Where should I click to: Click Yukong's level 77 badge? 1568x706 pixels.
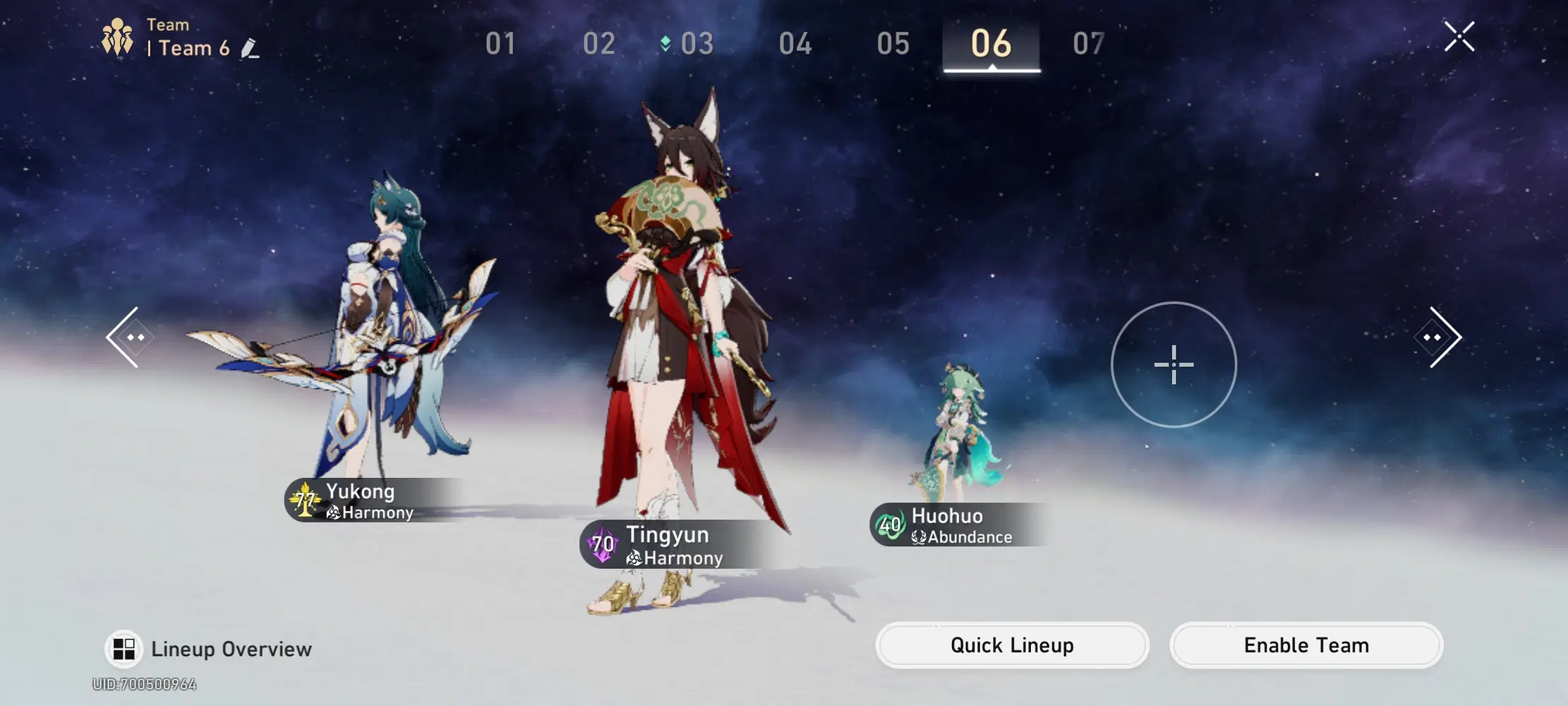303,500
